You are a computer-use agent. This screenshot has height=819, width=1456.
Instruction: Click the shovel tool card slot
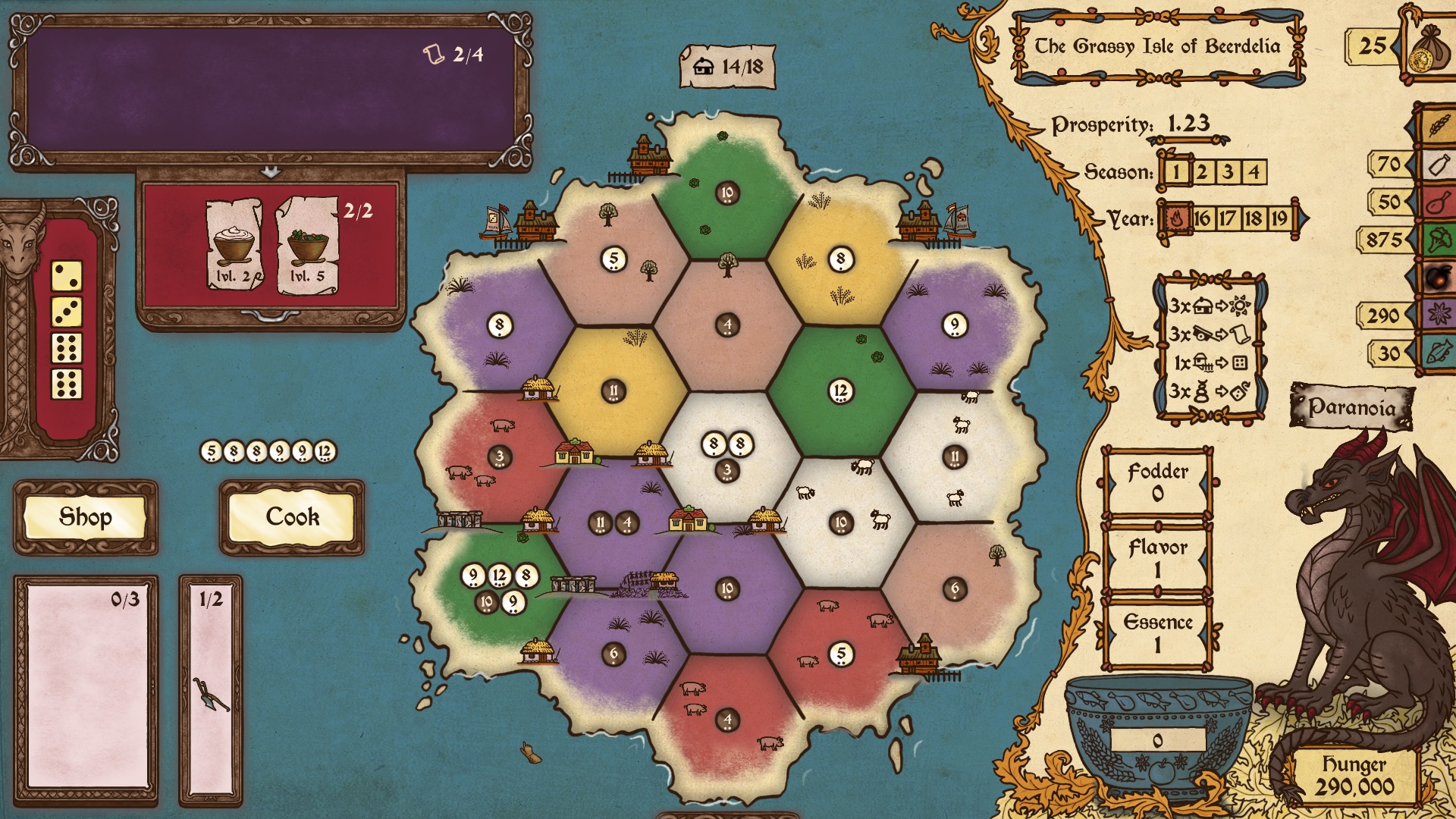coord(211,692)
